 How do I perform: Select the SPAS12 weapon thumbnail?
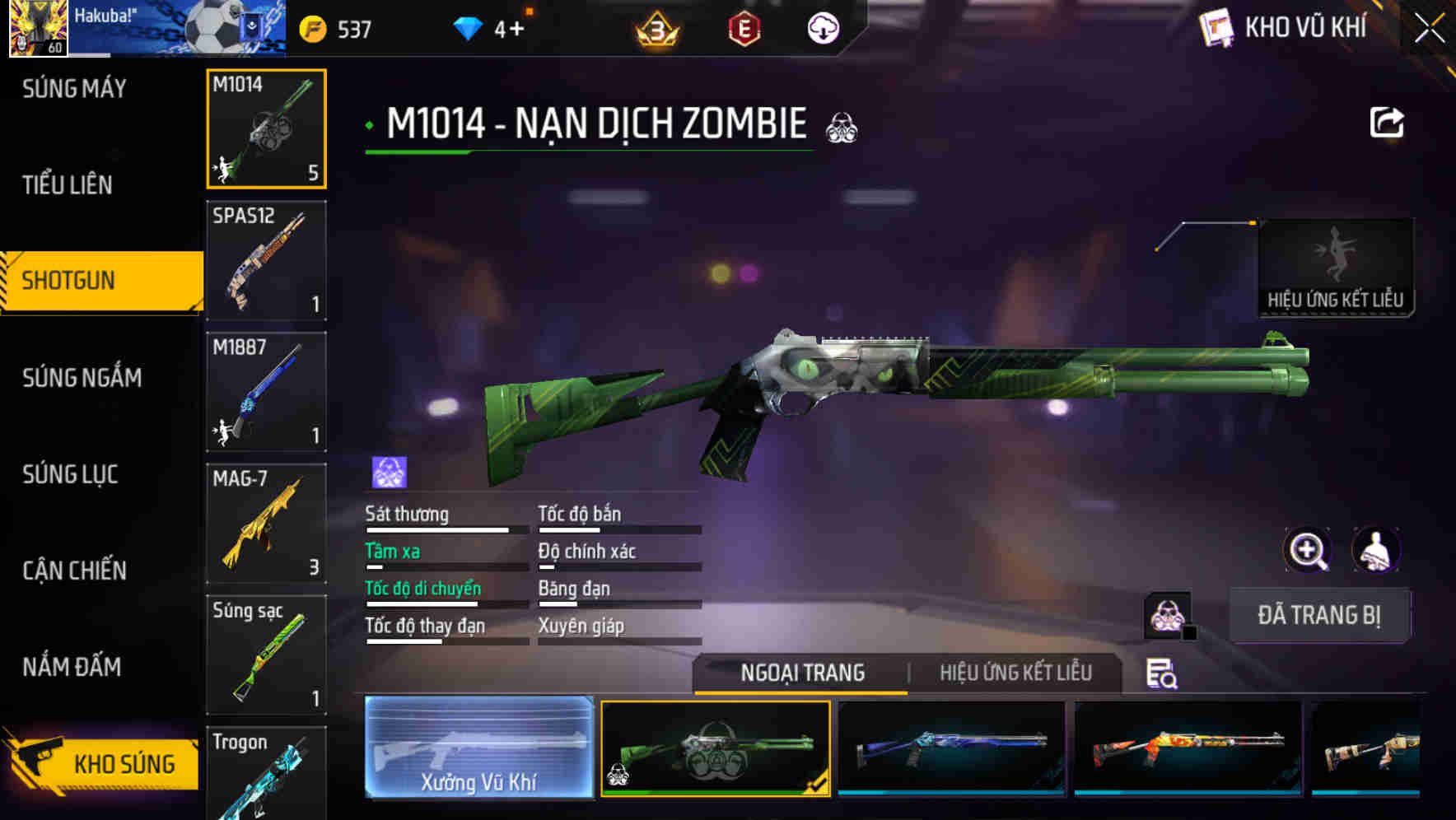266,260
